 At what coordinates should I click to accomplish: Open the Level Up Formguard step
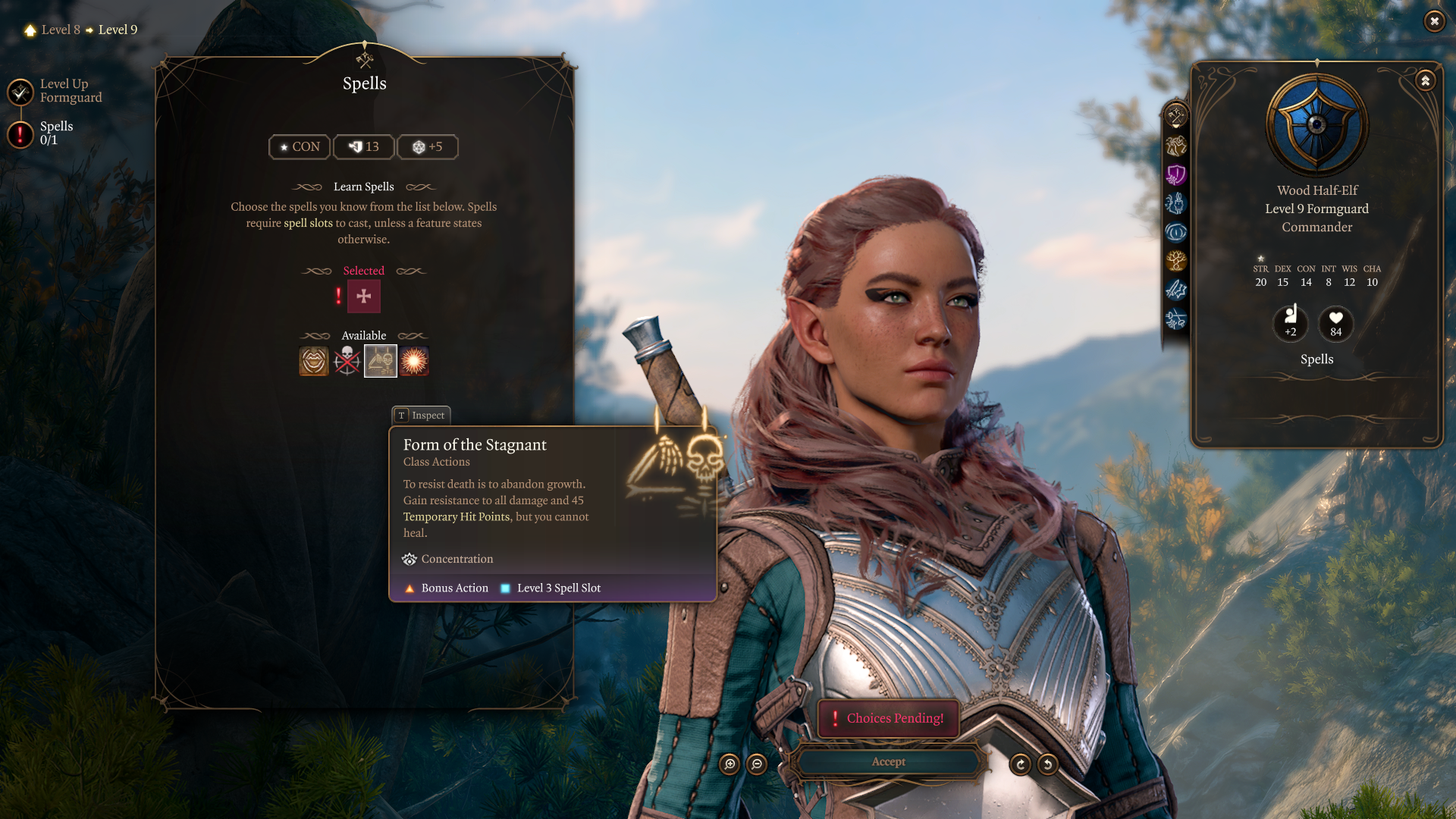point(21,92)
